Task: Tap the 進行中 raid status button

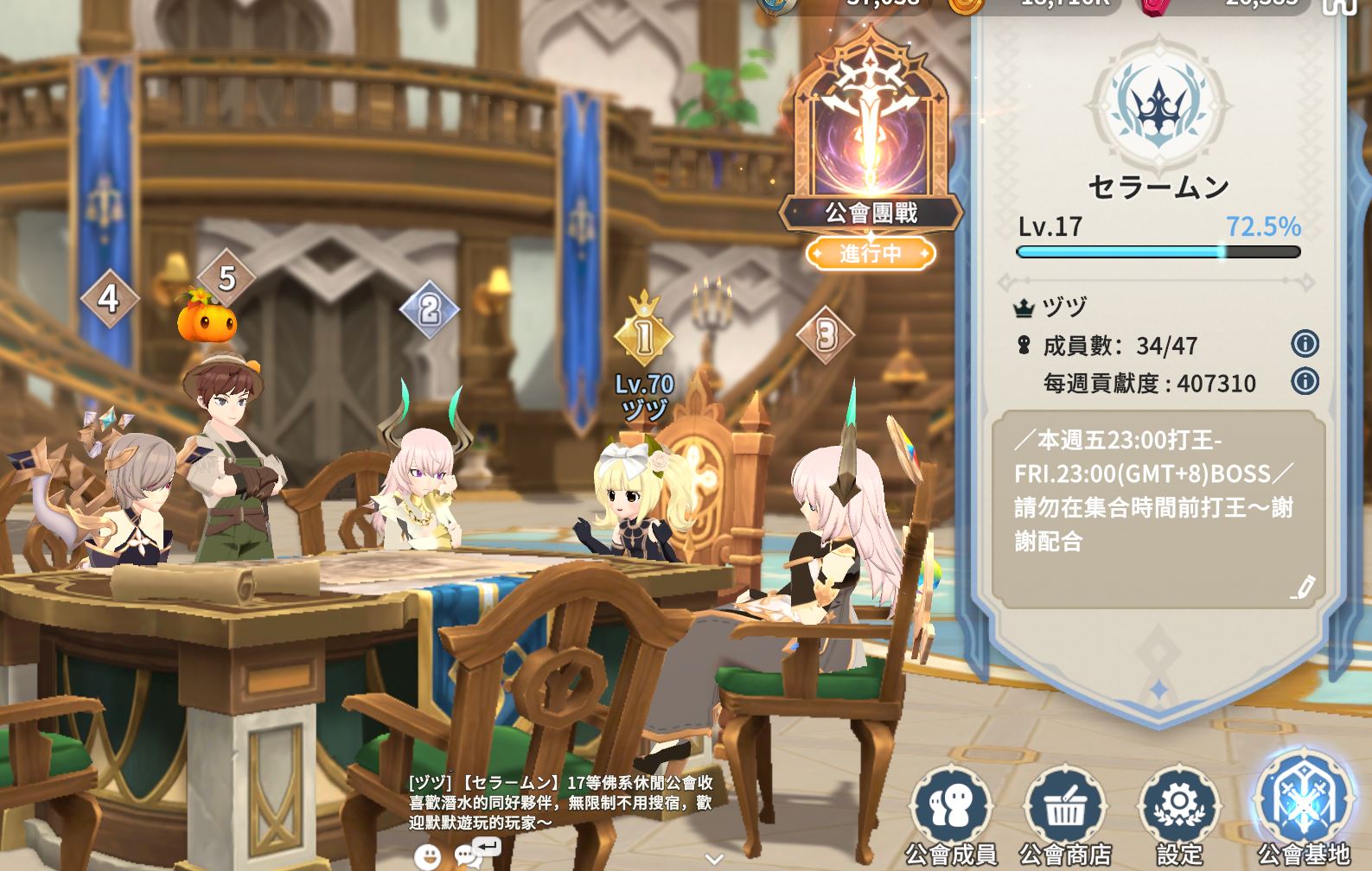Action: pyautogui.click(x=871, y=253)
